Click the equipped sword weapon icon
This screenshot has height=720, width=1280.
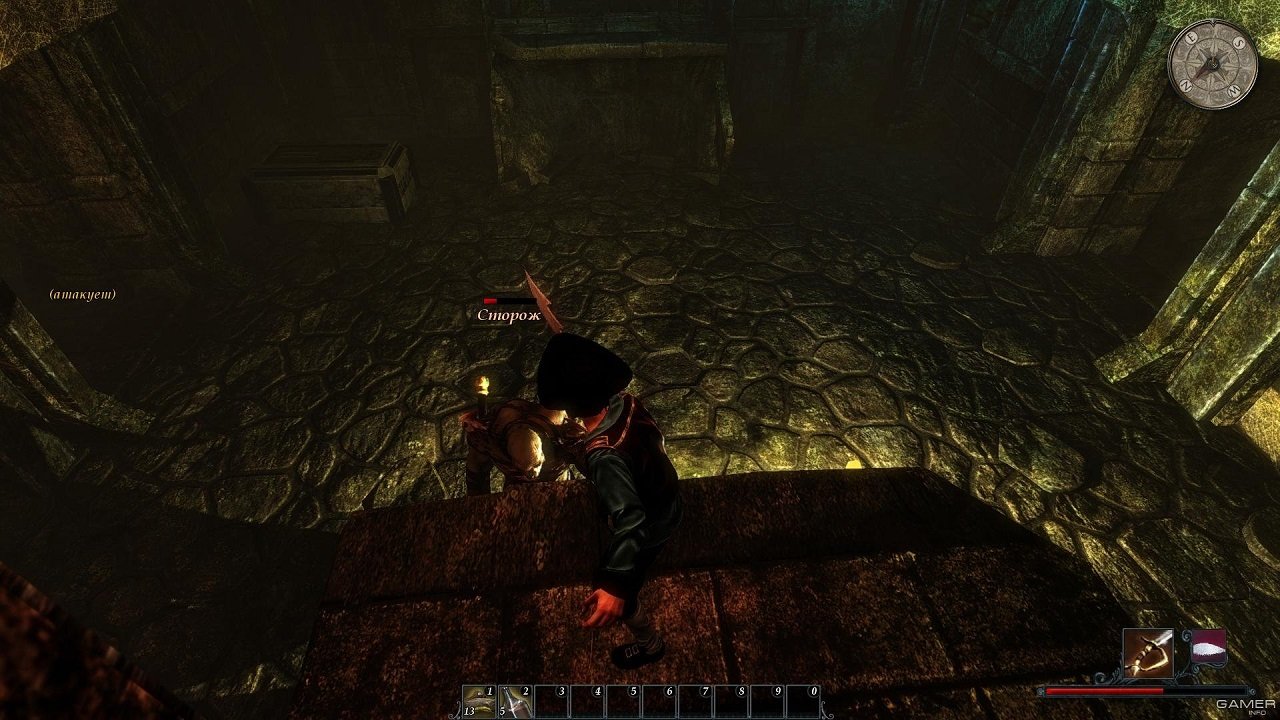click(1148, 653)
